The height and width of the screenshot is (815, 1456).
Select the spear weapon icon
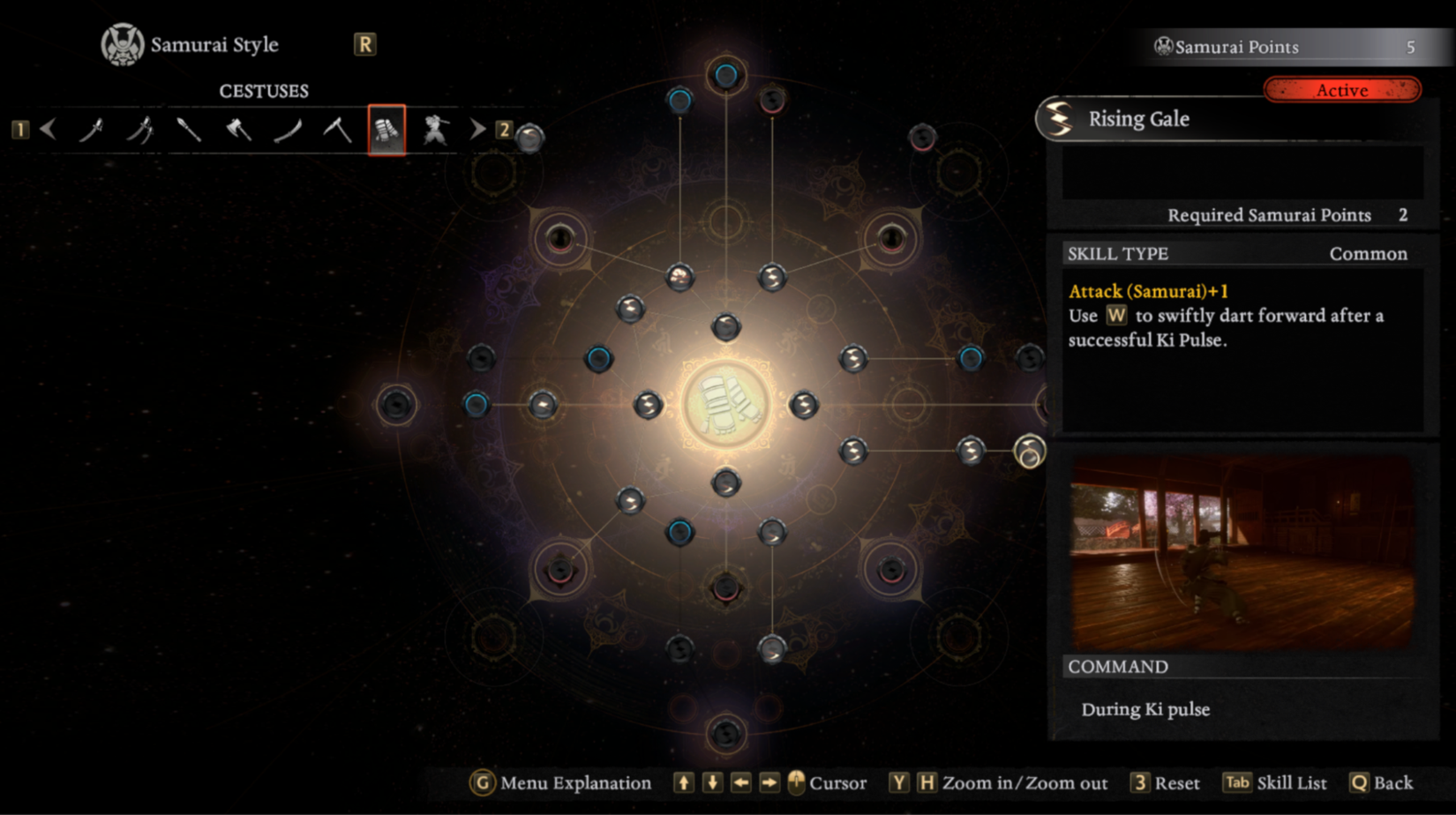click(x=186, y=130)
